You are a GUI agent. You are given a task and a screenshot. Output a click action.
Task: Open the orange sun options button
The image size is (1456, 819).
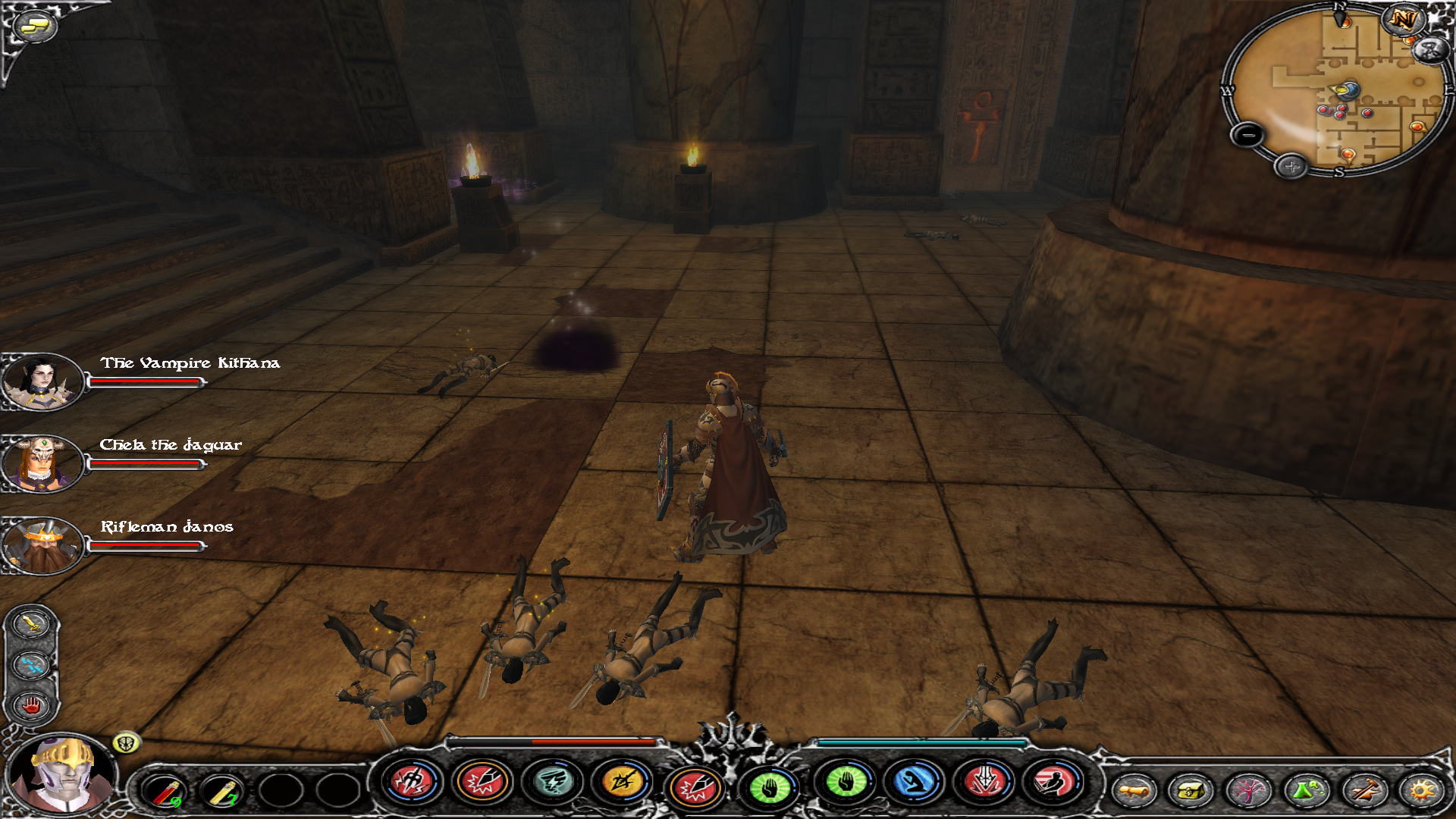pyautogui.click(x=1421, y=791)
